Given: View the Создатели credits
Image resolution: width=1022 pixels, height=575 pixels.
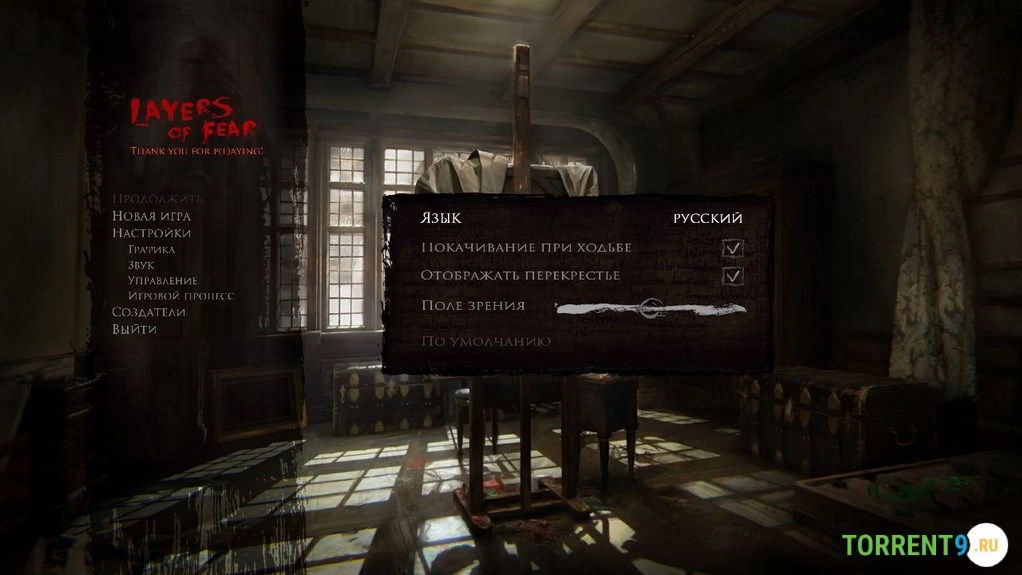Looking at the screenshot, I should coord(149,312).
